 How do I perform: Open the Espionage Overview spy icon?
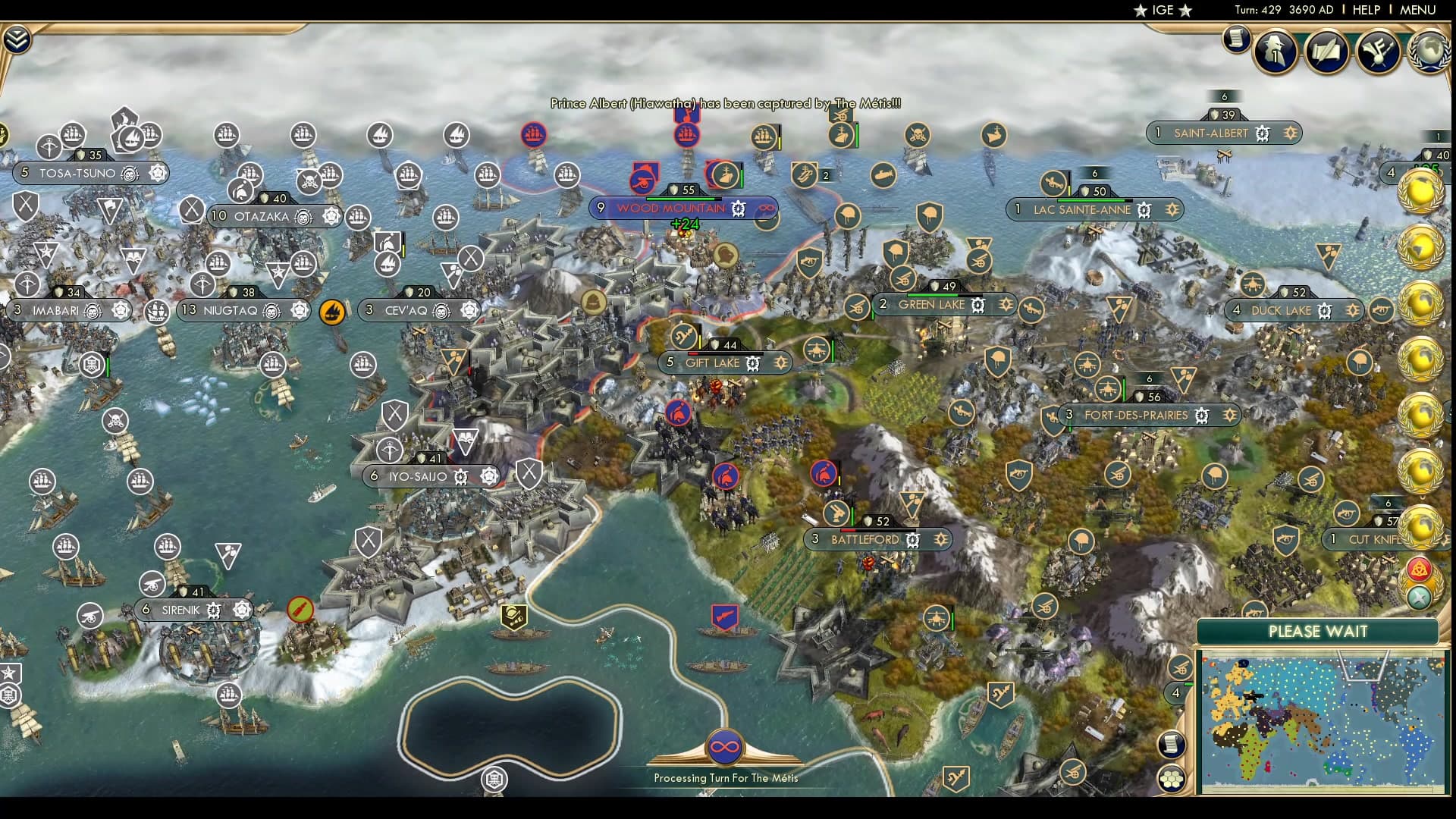[x=1274, y=51]
